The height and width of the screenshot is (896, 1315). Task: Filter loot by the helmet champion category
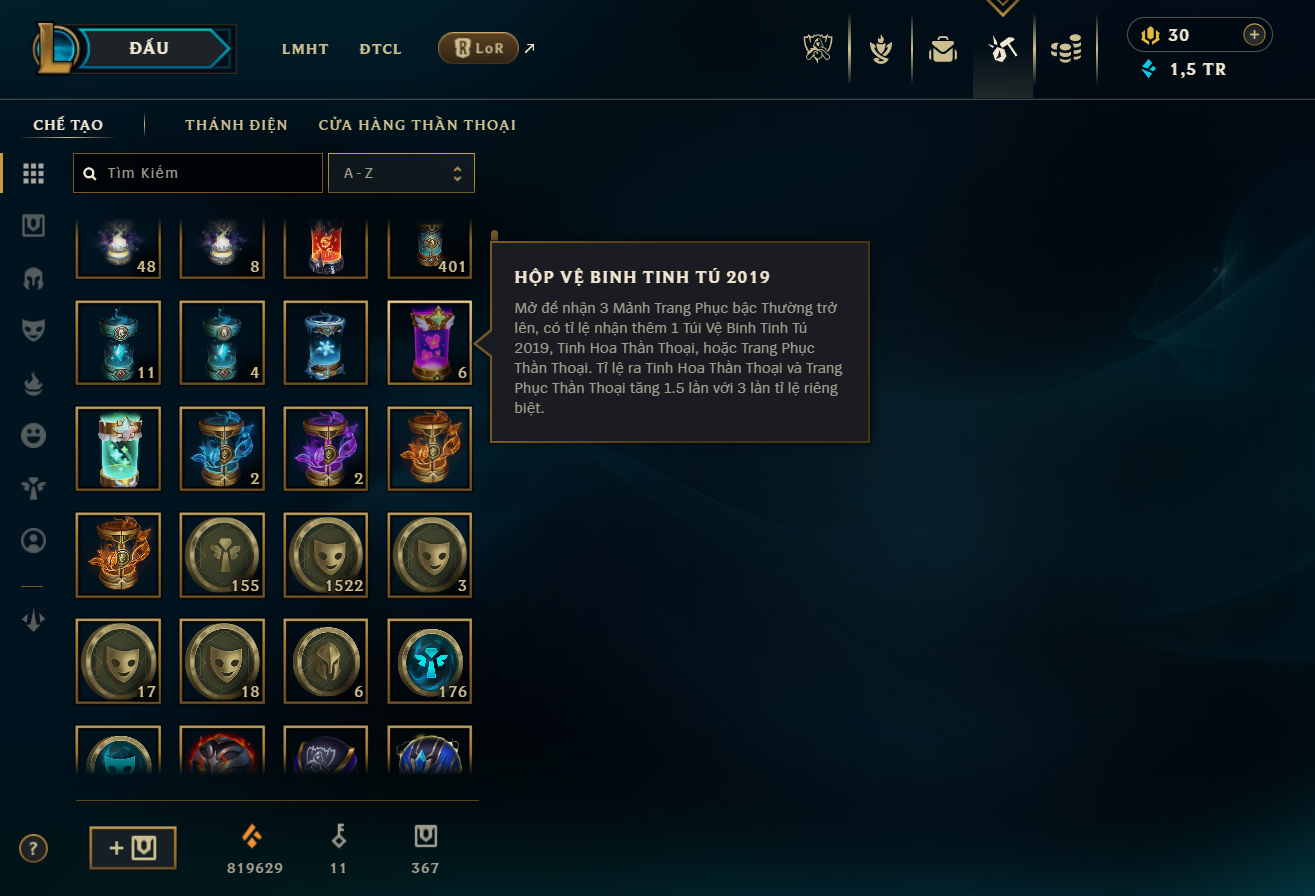click(33, 278)
